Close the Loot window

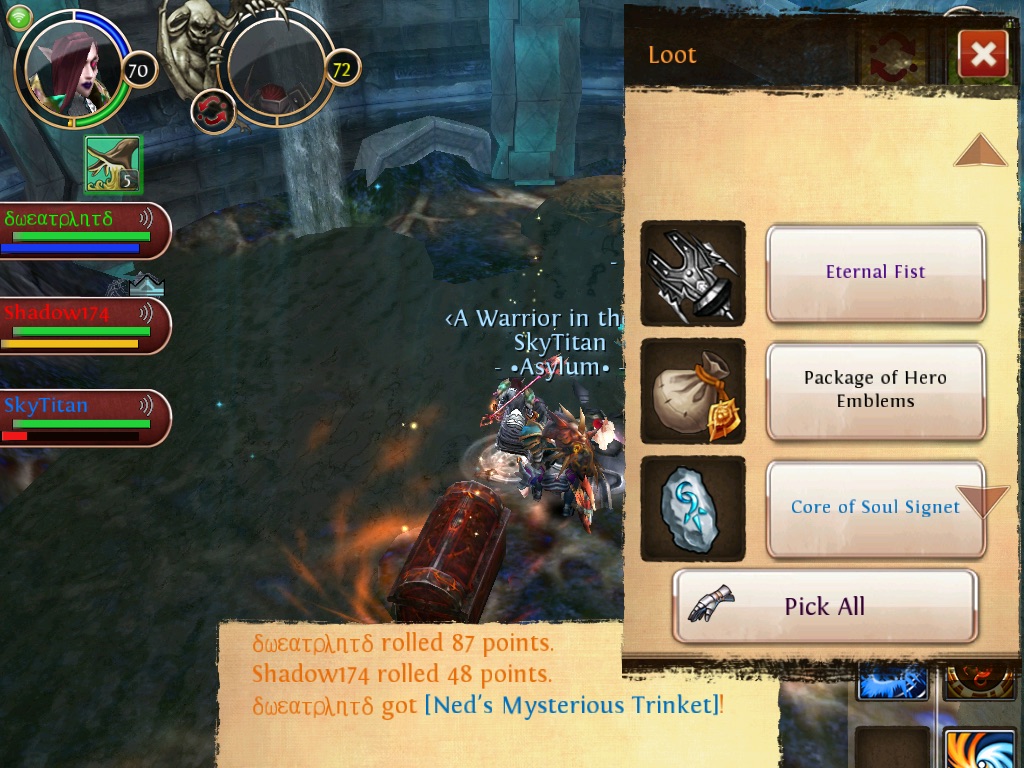pos(982,54)
